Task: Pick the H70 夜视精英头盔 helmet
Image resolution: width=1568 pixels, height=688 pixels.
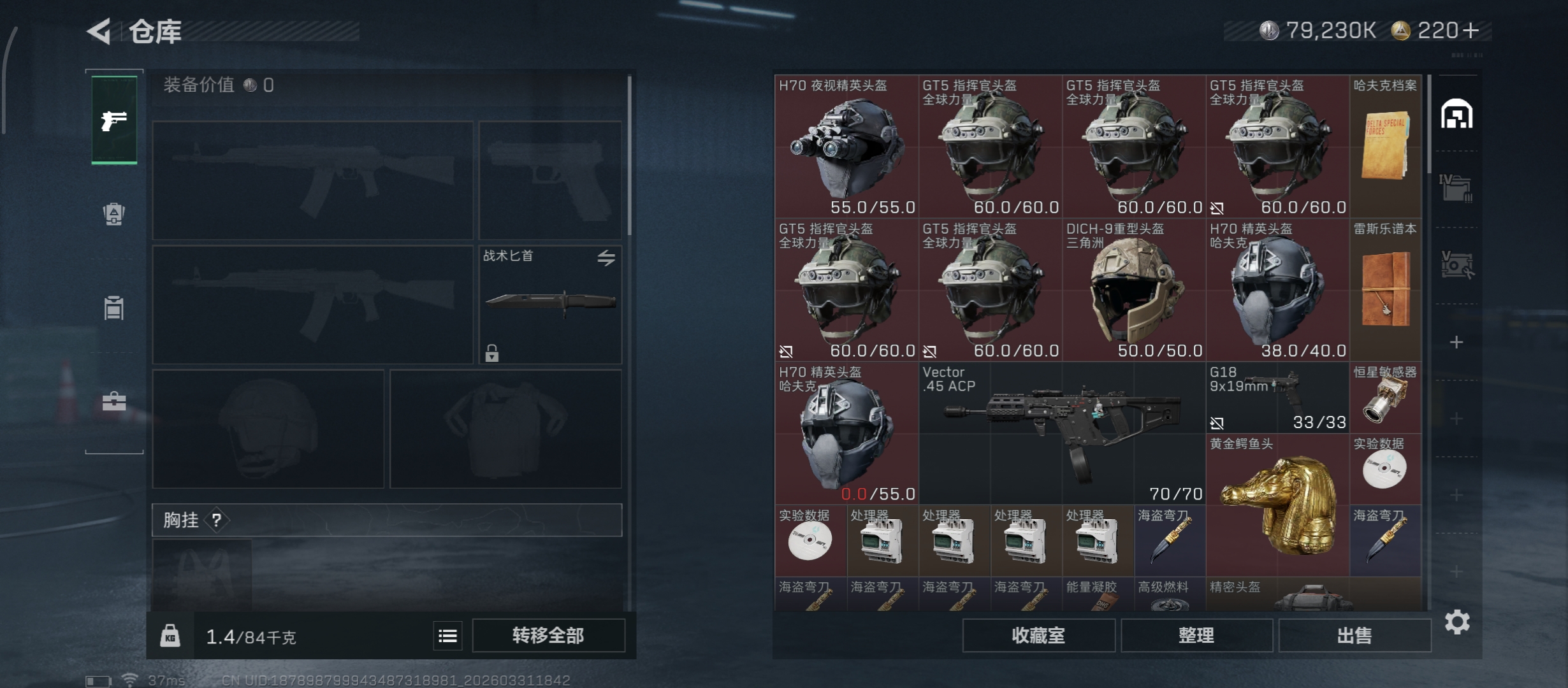Action: tap(846, 147)
